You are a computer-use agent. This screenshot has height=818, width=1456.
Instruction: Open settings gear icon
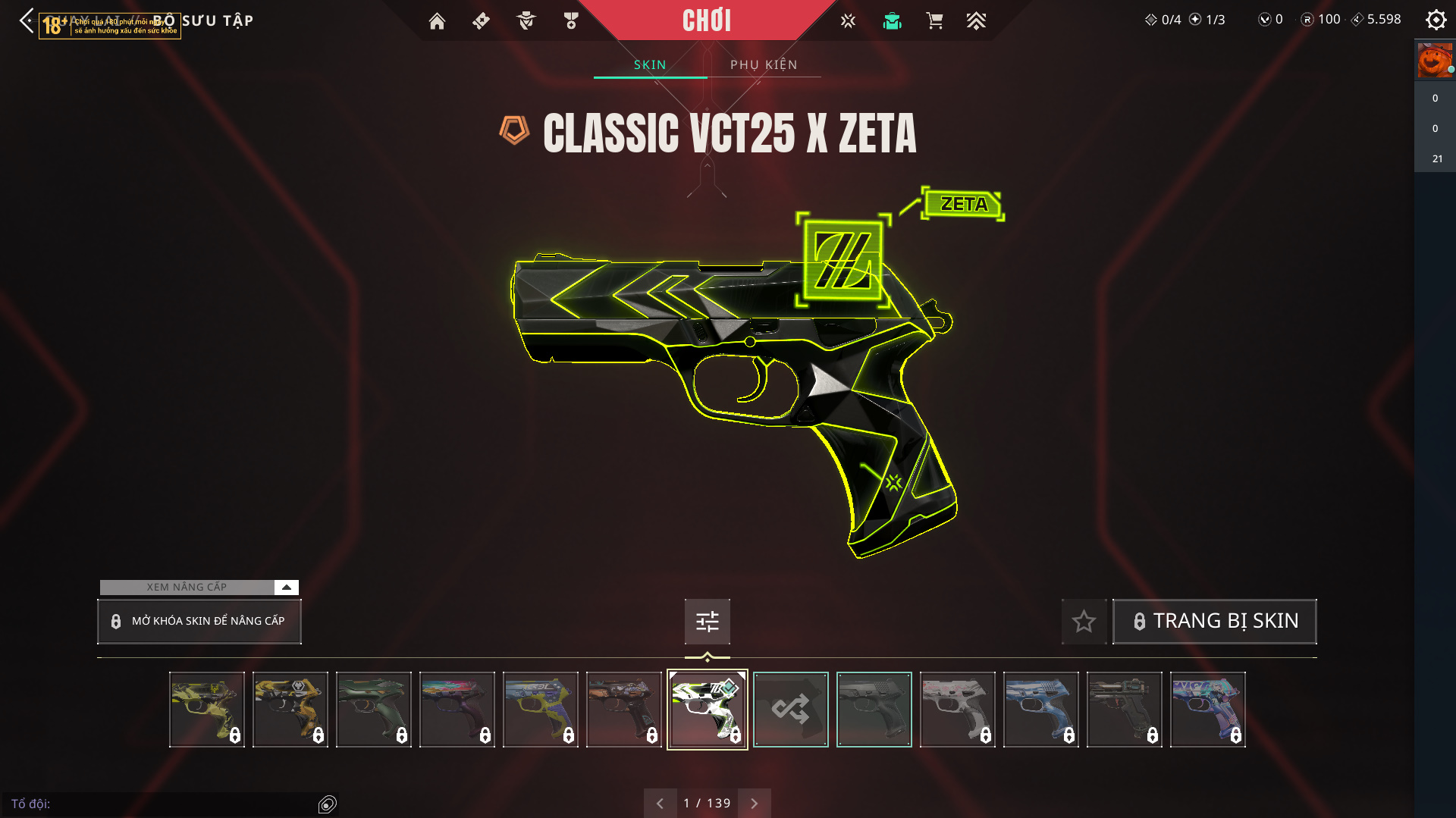[x=1436, y=20]
